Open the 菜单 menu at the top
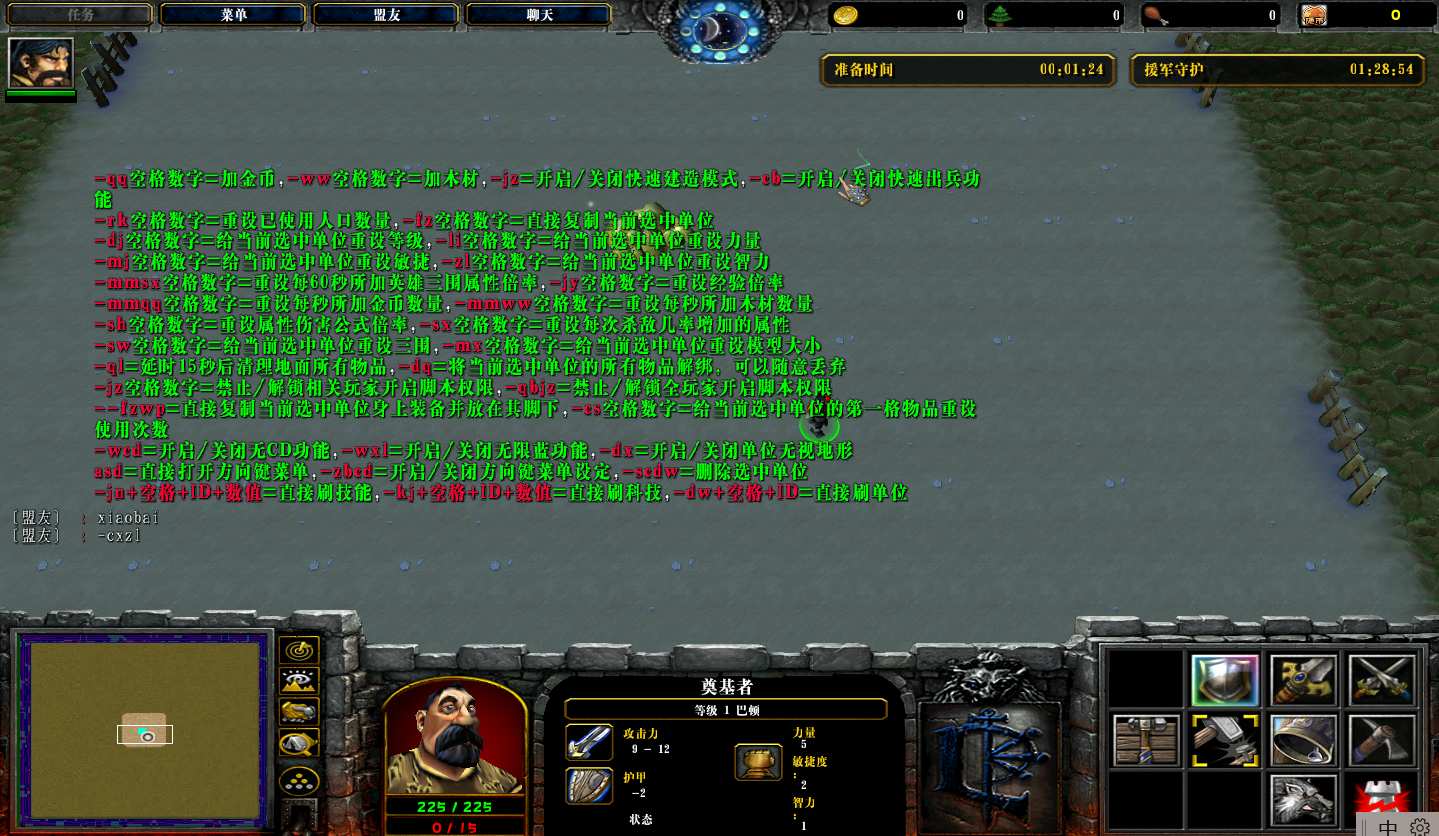Viewport: 1439px width, 836px height. 233,15
